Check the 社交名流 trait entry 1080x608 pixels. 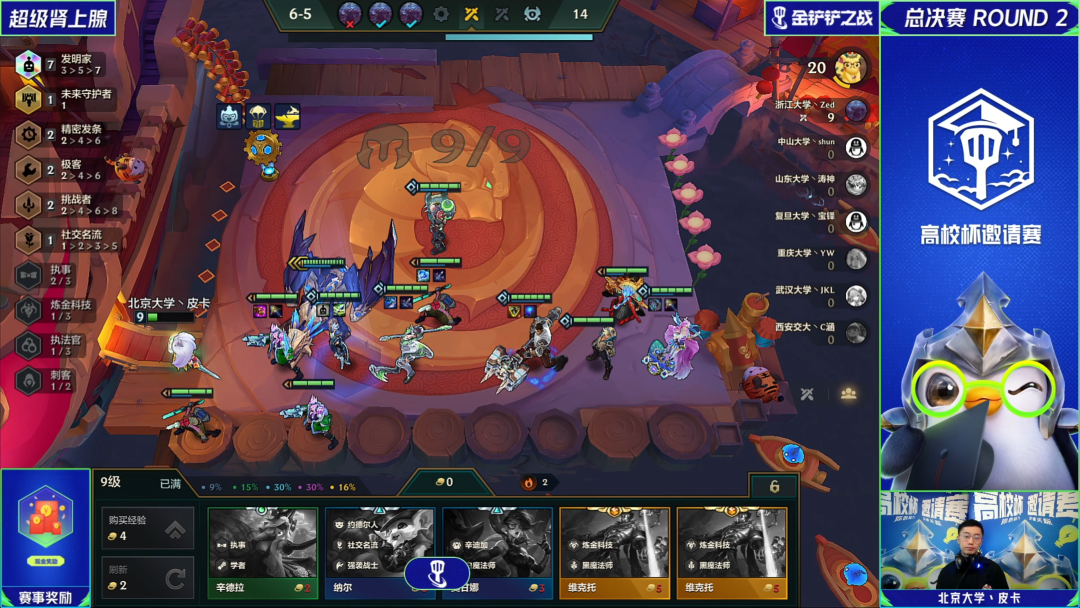(60, 240)
